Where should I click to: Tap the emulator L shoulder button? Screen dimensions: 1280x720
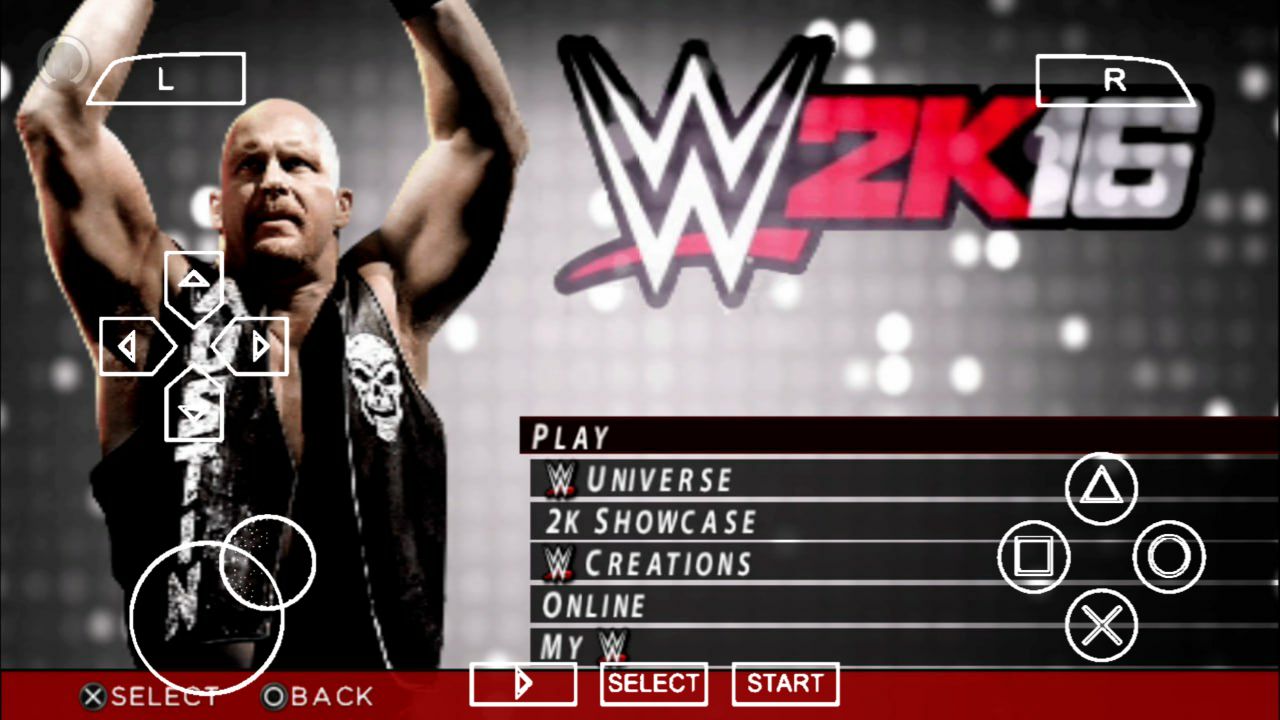click(x=166, y=80)
